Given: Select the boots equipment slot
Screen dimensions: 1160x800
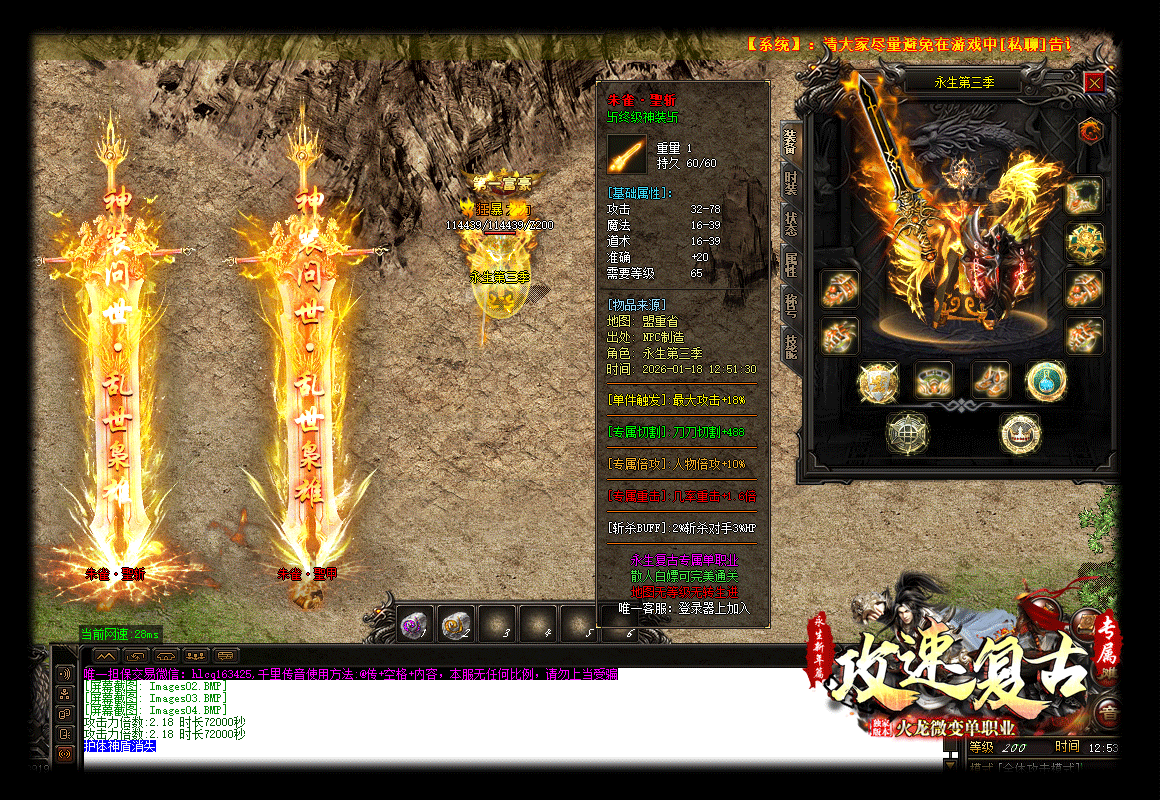Looking at the screenshot, I should (990, 381).
